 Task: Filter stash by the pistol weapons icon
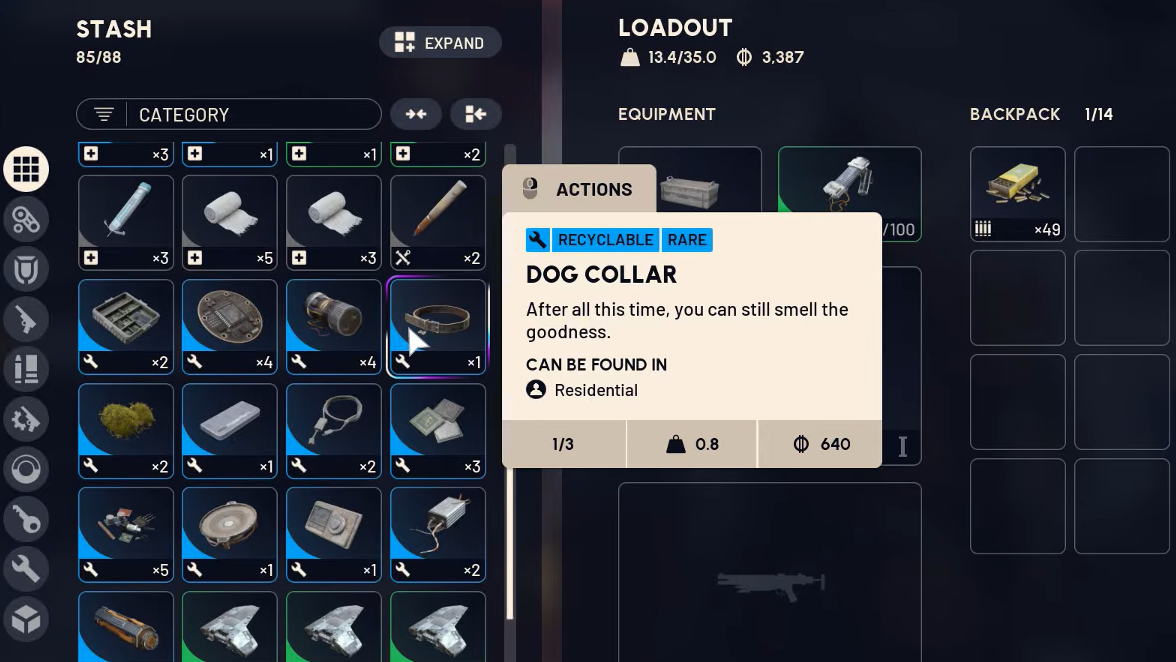click(x=26, y=320)
